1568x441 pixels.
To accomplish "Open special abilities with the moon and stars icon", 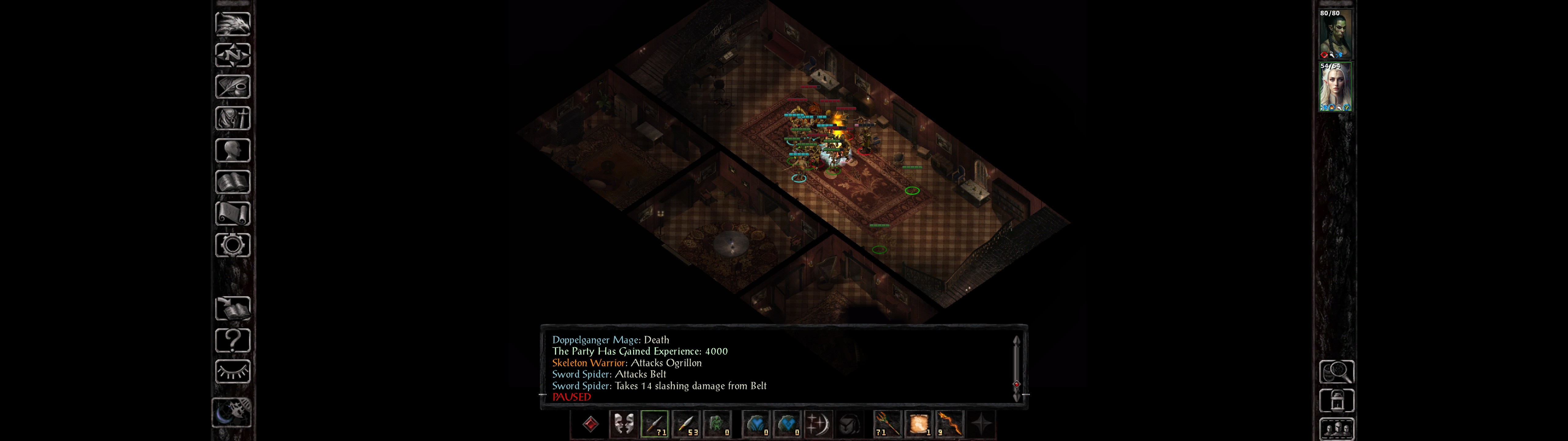I will 817,424.
